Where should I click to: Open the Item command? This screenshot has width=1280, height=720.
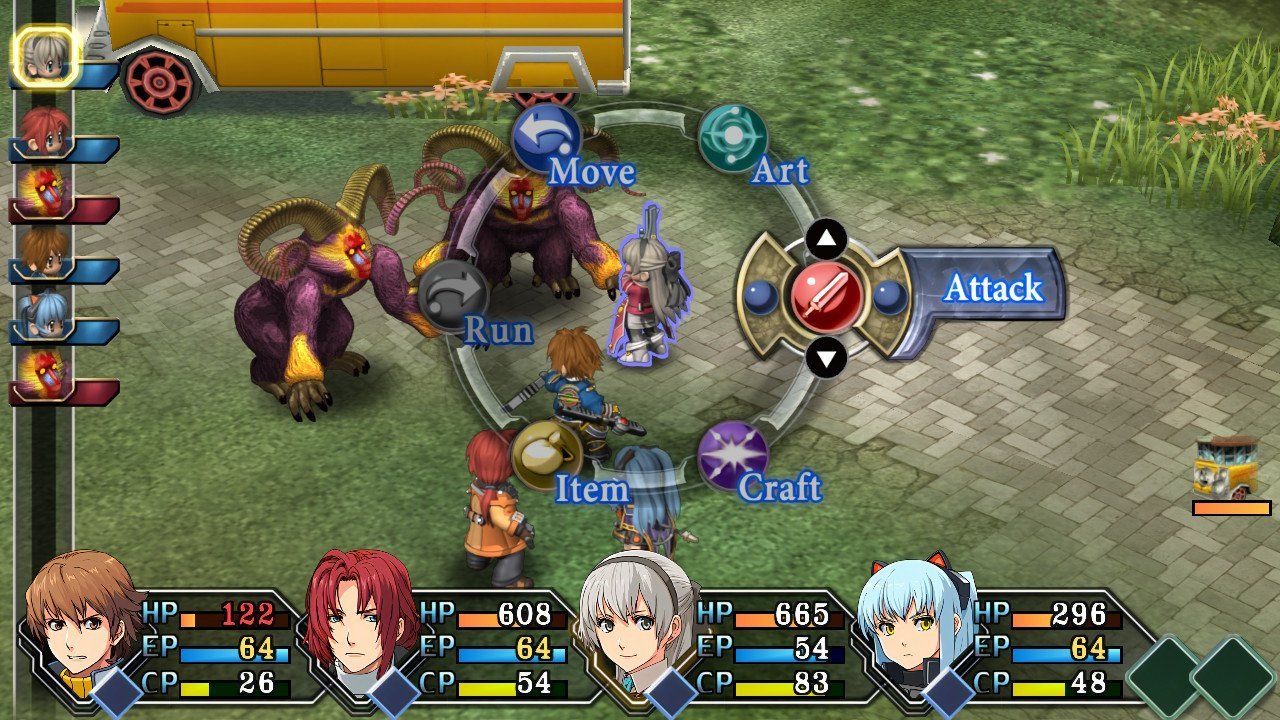click(x=546, y=455)
